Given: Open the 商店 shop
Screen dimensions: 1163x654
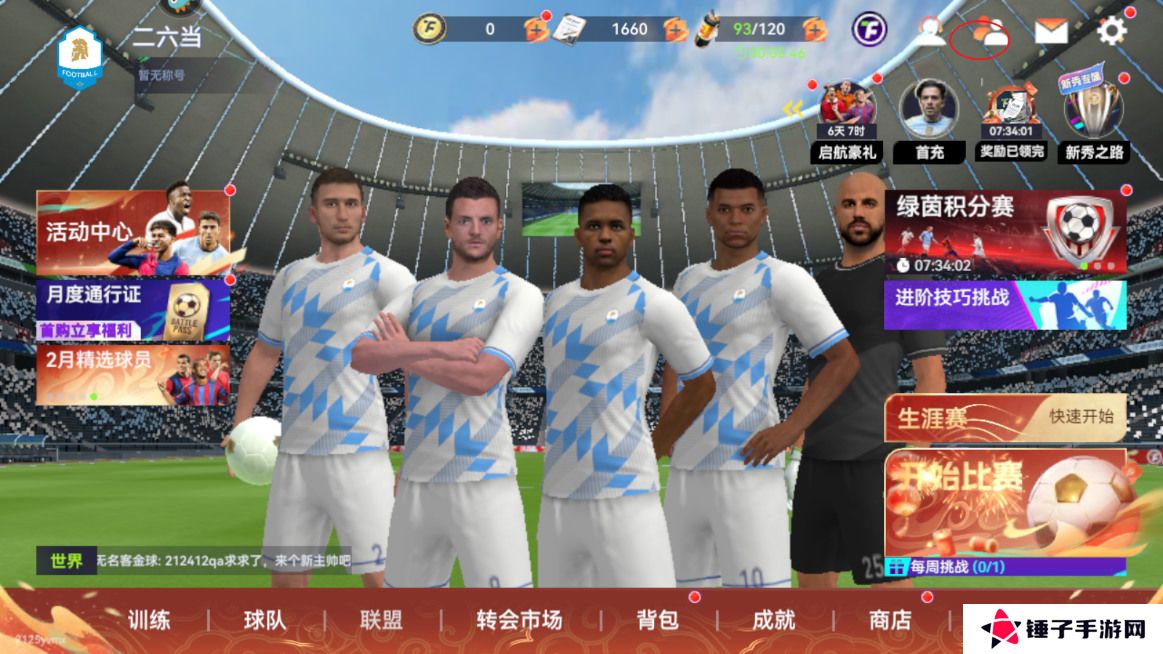Looking at the screenshot, I should click(x=890, y=620).
